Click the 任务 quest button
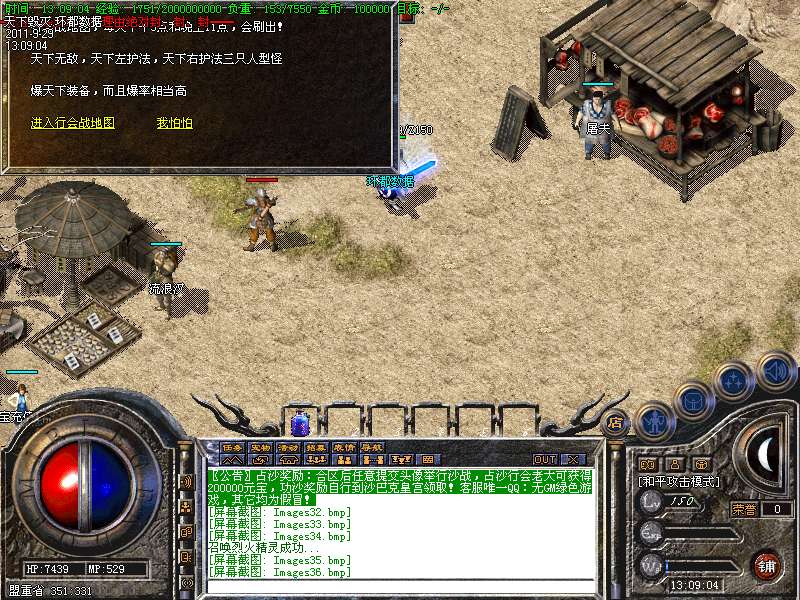Image resolution: width=800 pixels, height=600 pixels. pyautogui.click(x=232, y=447)
